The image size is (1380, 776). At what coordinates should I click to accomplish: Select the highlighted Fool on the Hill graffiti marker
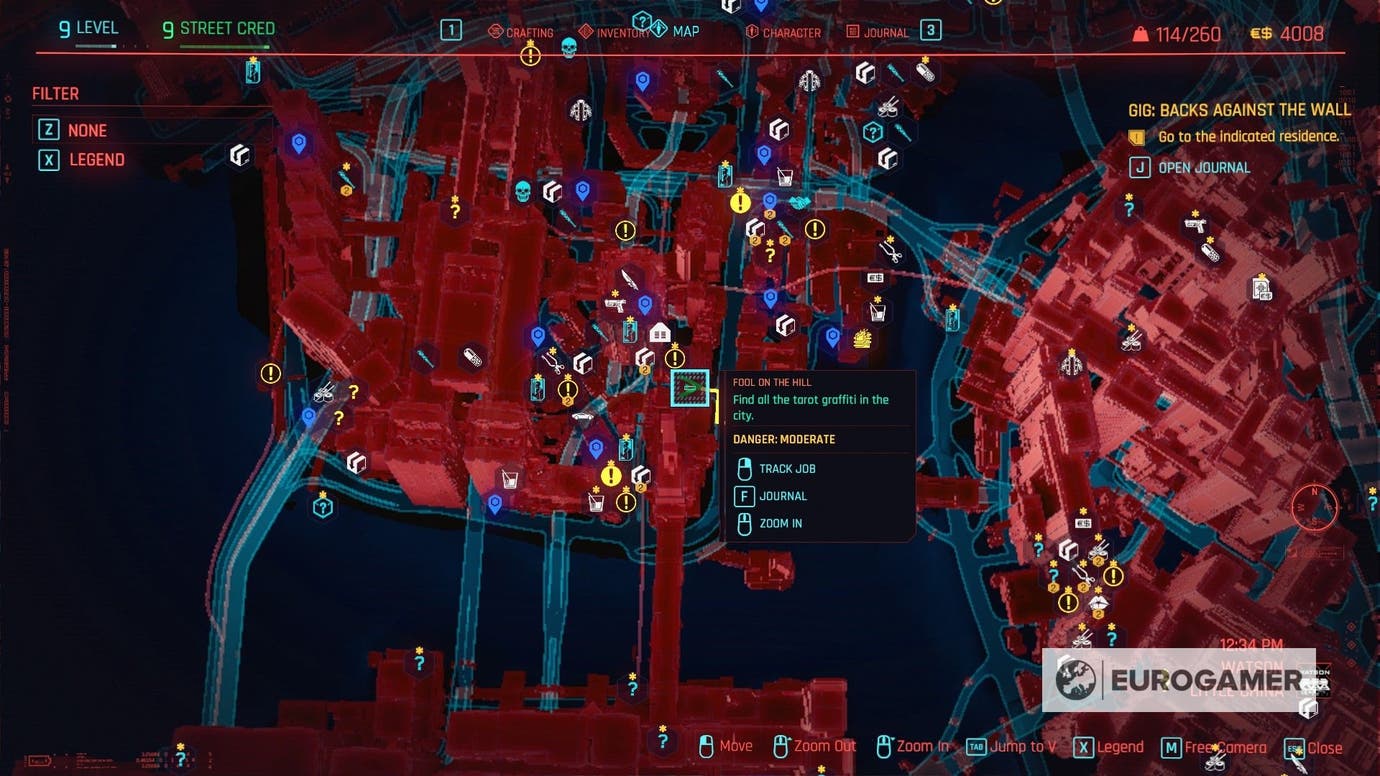pyautogui.click(x=691, y=389)
